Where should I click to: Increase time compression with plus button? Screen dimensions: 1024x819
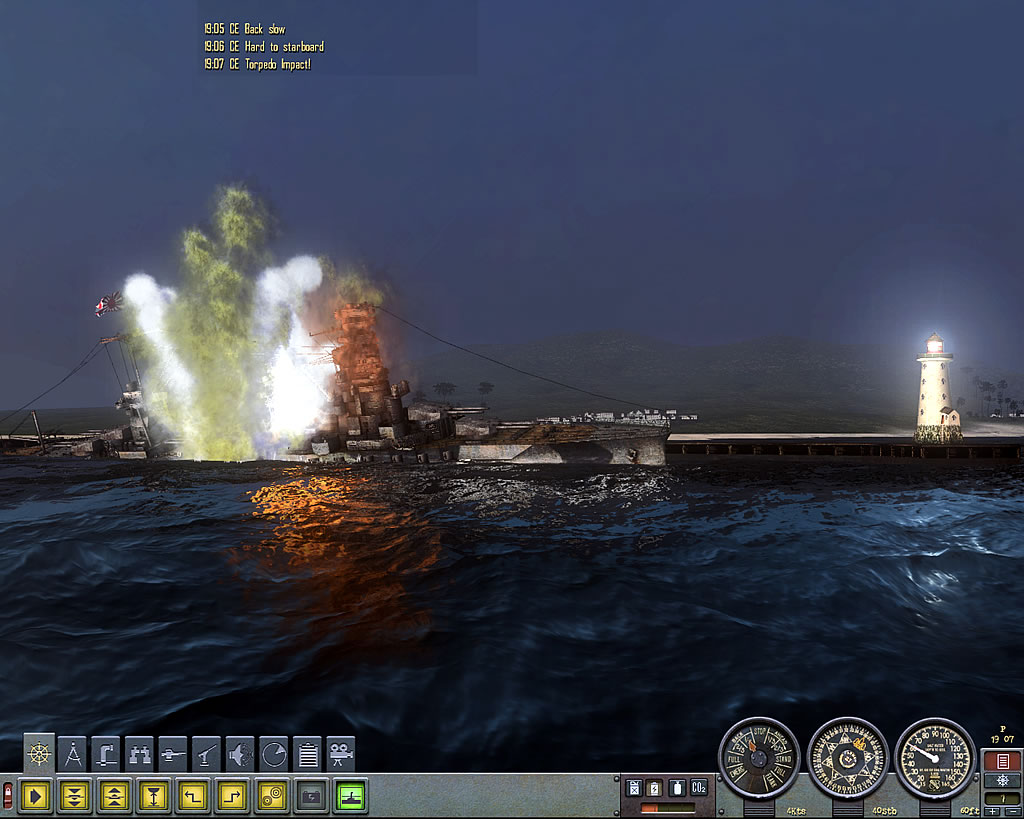tap(992, 811)
